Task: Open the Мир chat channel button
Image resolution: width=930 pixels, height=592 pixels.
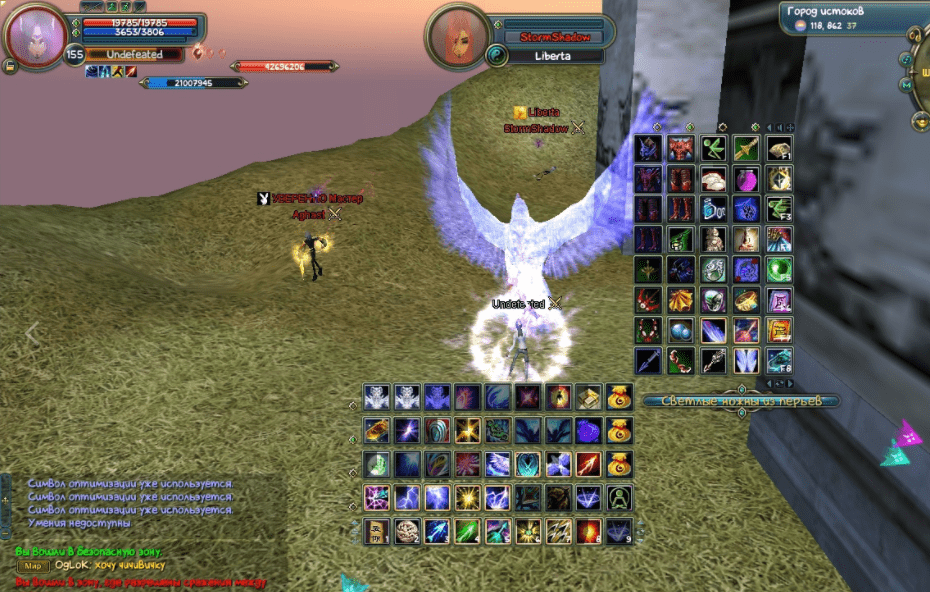Action: [32, 566]
